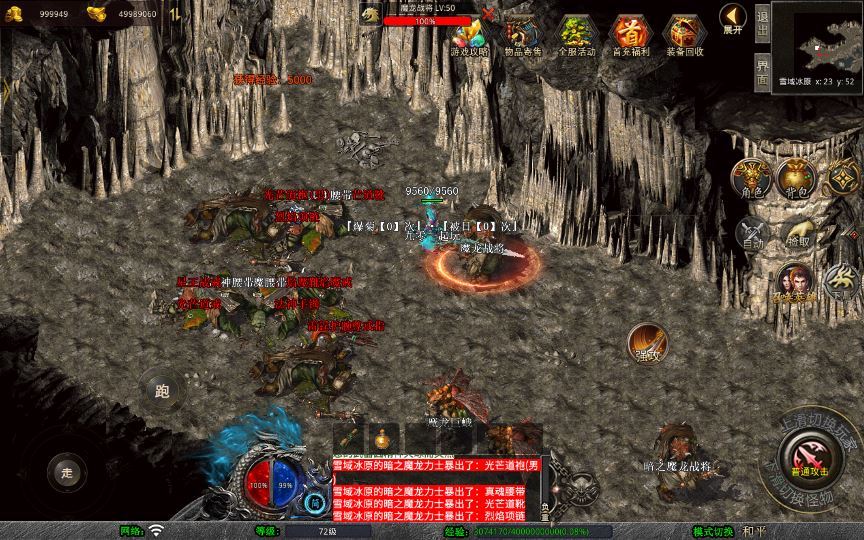Click the 展开 expand arrow button

point(733,19)
